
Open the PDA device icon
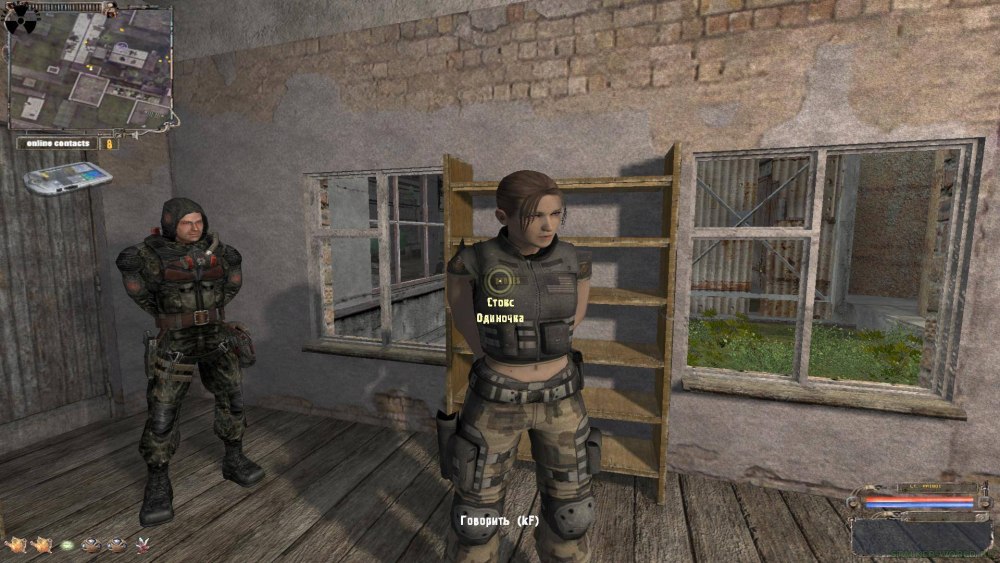pos(69,179)
